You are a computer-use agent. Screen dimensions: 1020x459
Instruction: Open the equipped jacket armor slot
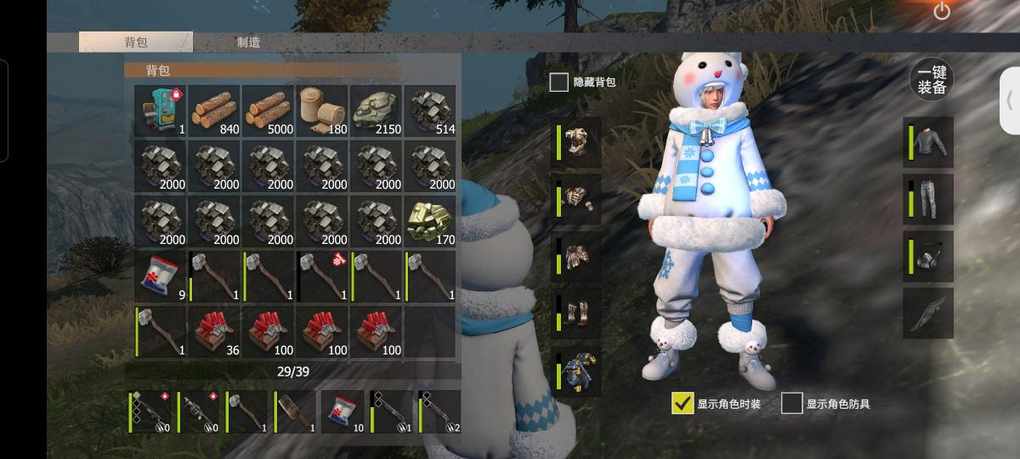click(x=930, y=142)
